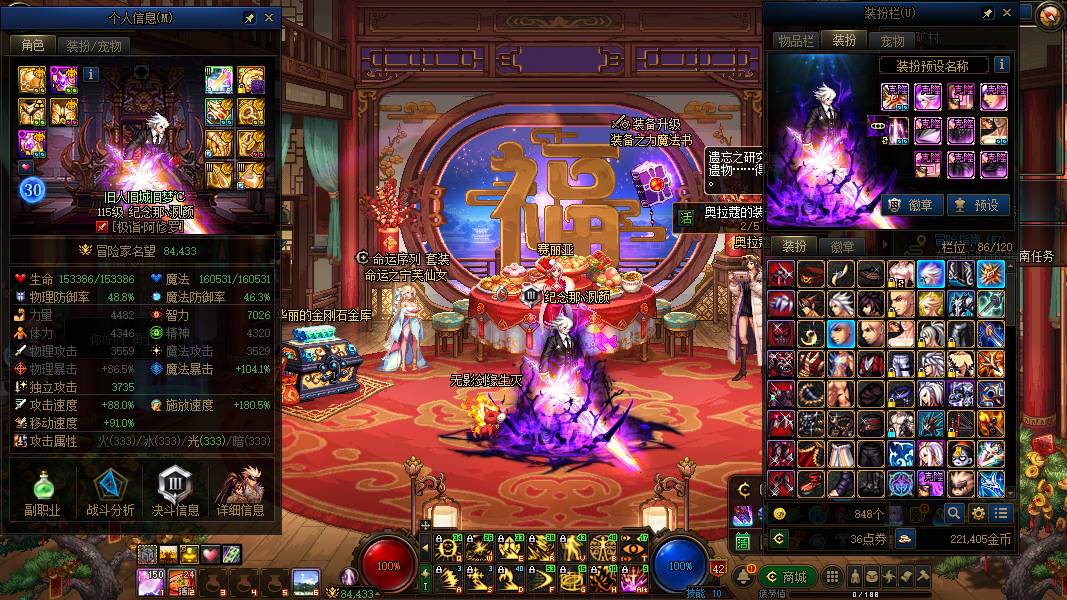
Task: Switch to the 物品栏 items tab
Action: 796,40
